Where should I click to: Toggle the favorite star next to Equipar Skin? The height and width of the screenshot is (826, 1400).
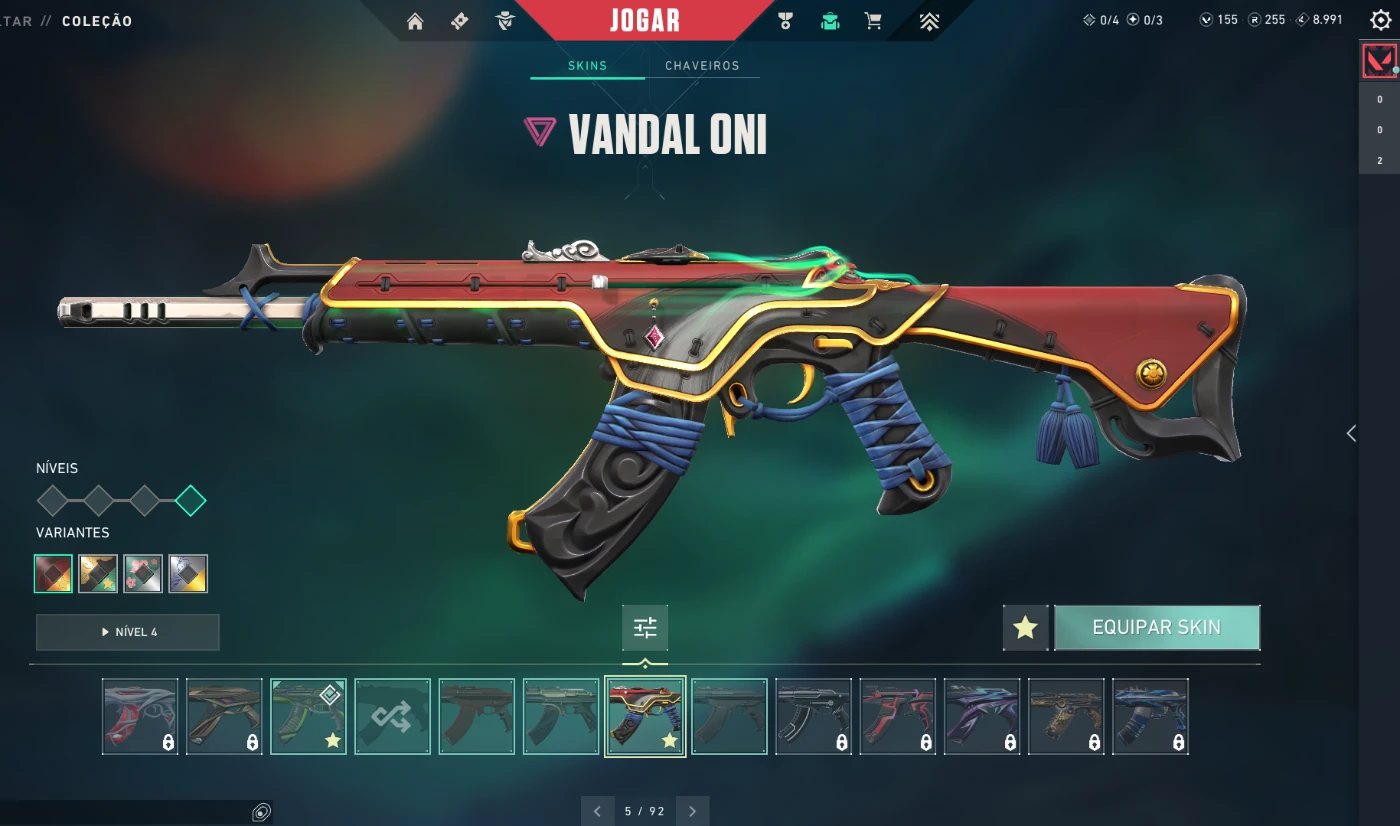click(x=1025, y=628)
